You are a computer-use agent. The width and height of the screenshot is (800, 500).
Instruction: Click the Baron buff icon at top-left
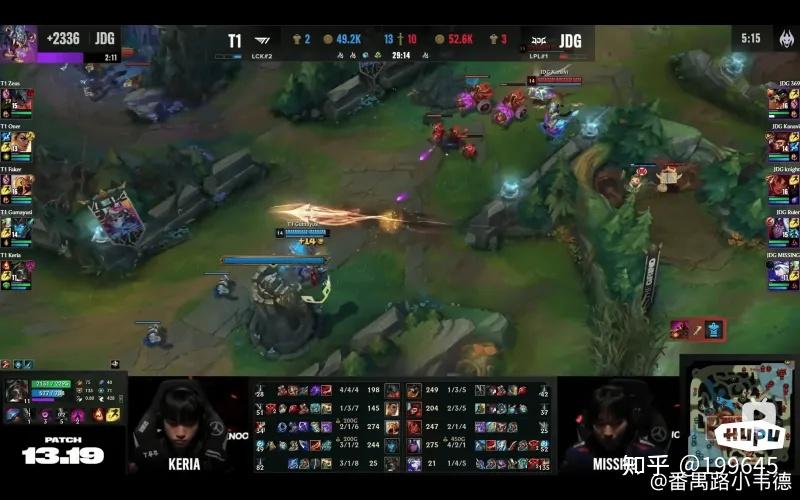[20, 43]
